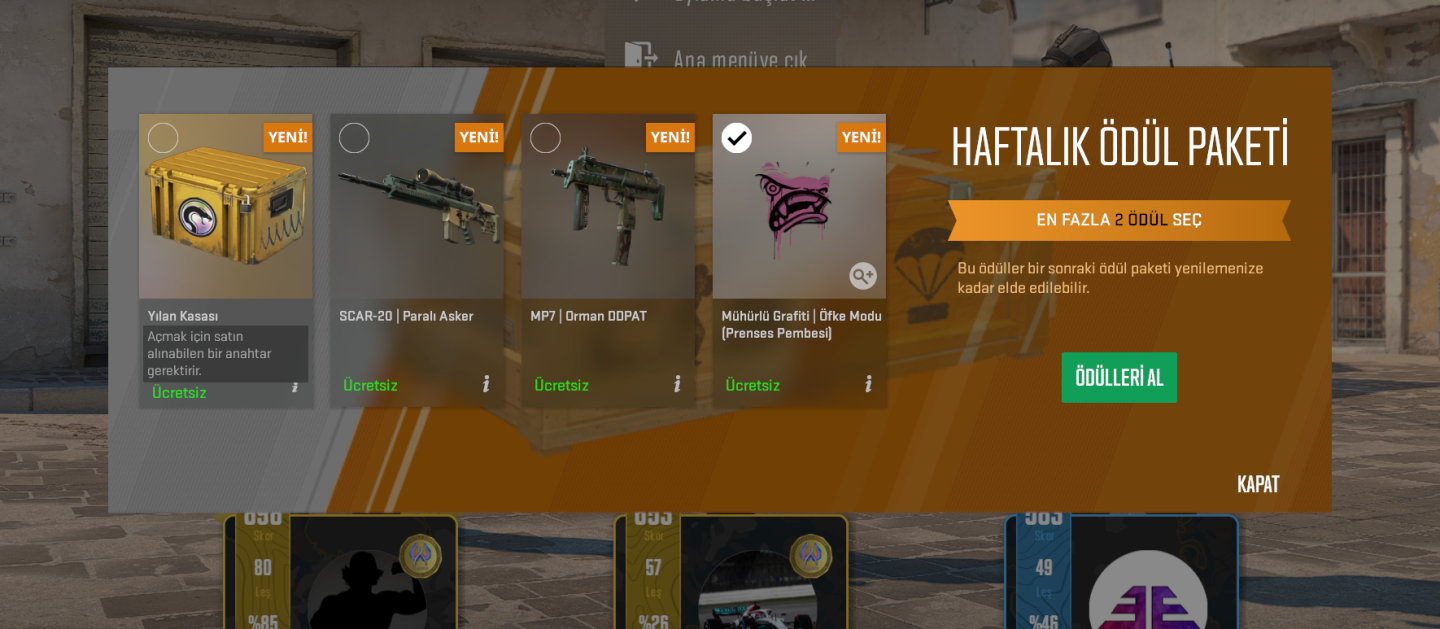Image resolution: width=1440 pixels, height=629 pixels.
Task: Tick the Yılan Kasası reward checkbox
Action: (163, 138)
